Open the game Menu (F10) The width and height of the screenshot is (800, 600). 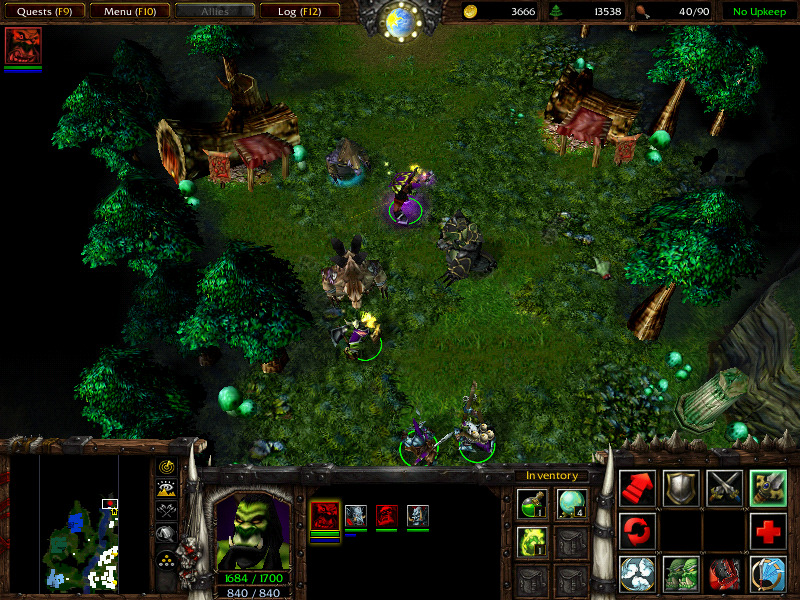click(x=129, y=12)
